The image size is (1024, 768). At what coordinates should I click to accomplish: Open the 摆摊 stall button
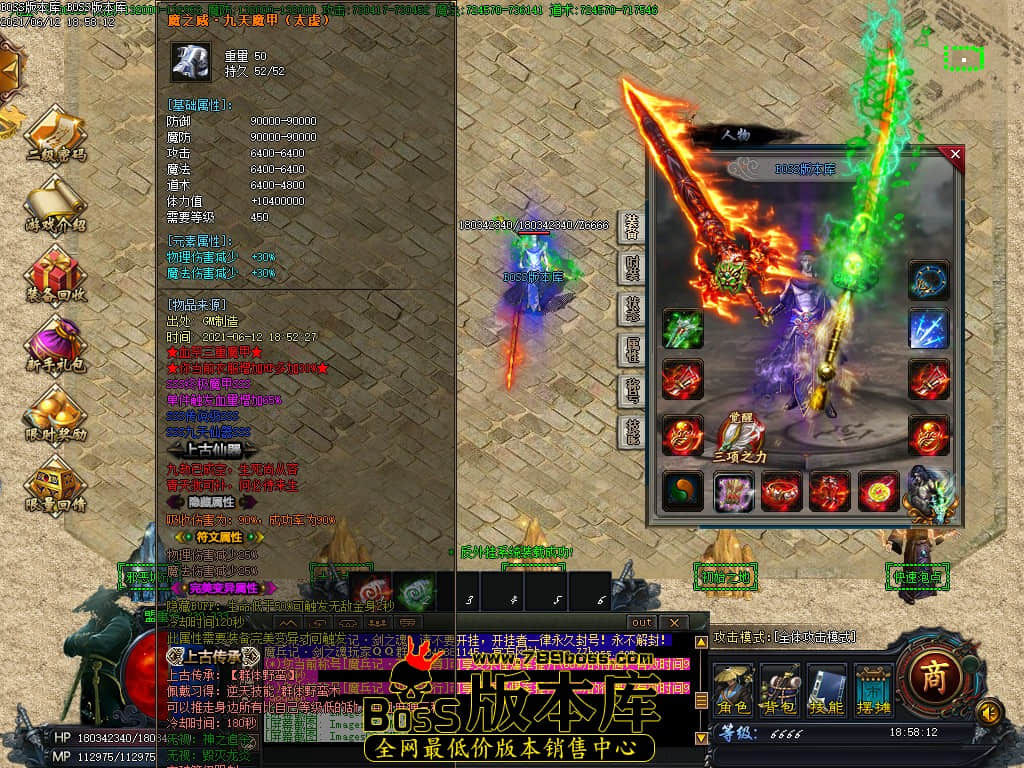pyautogui.click(x=874, y=689)
